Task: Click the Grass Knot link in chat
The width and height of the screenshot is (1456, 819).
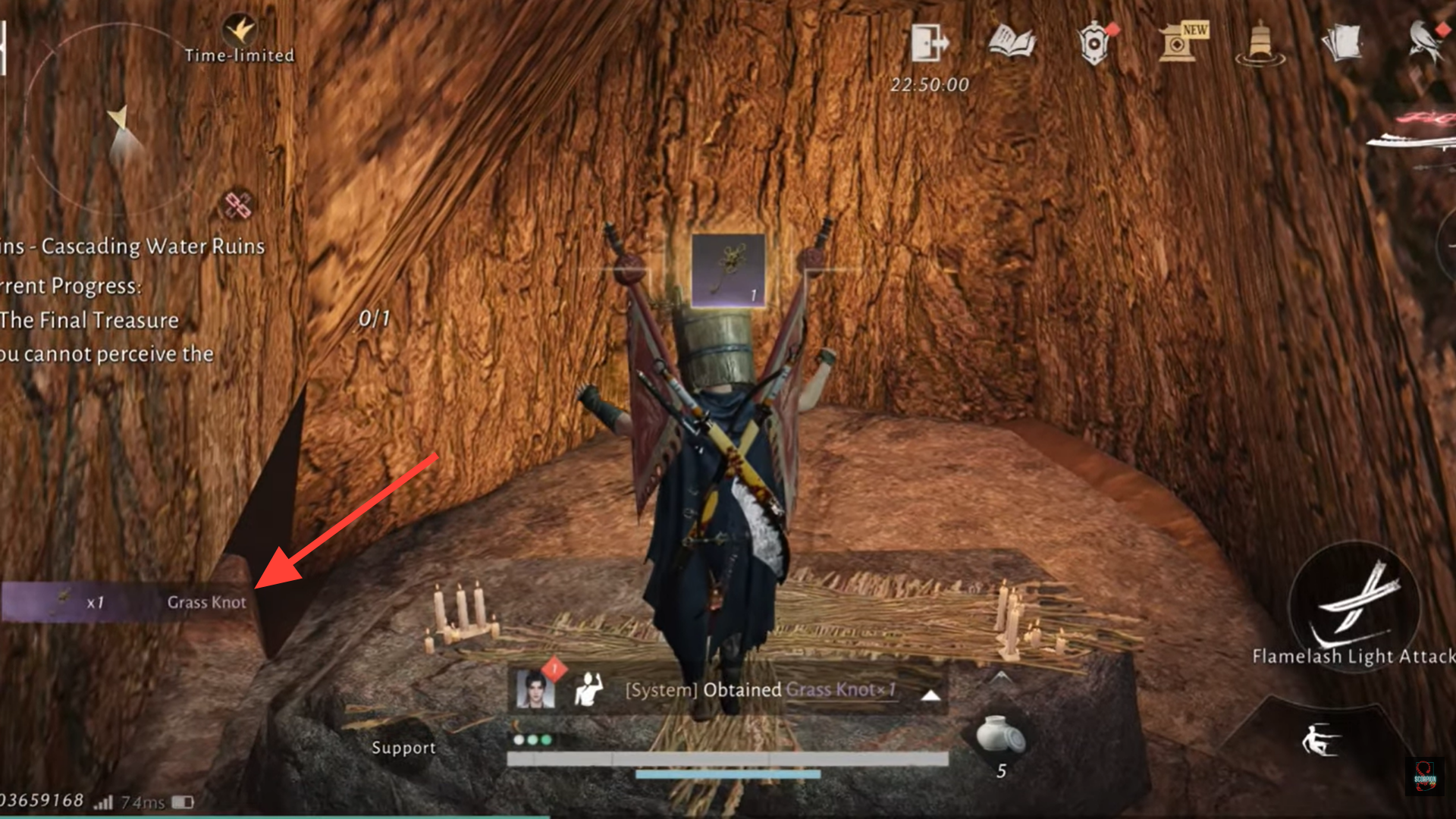Action: pos(838,691)
